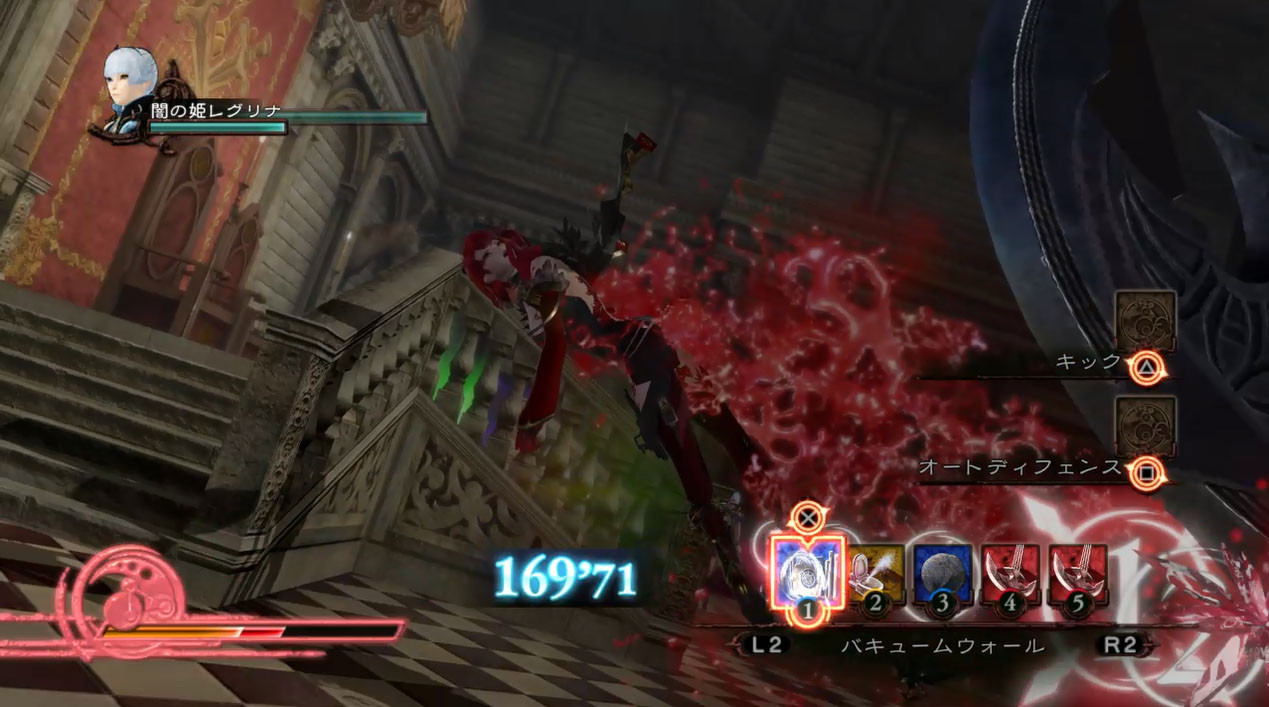Choose the boulder trap in slot 3
1269x707 pixels.
(942, 574)
